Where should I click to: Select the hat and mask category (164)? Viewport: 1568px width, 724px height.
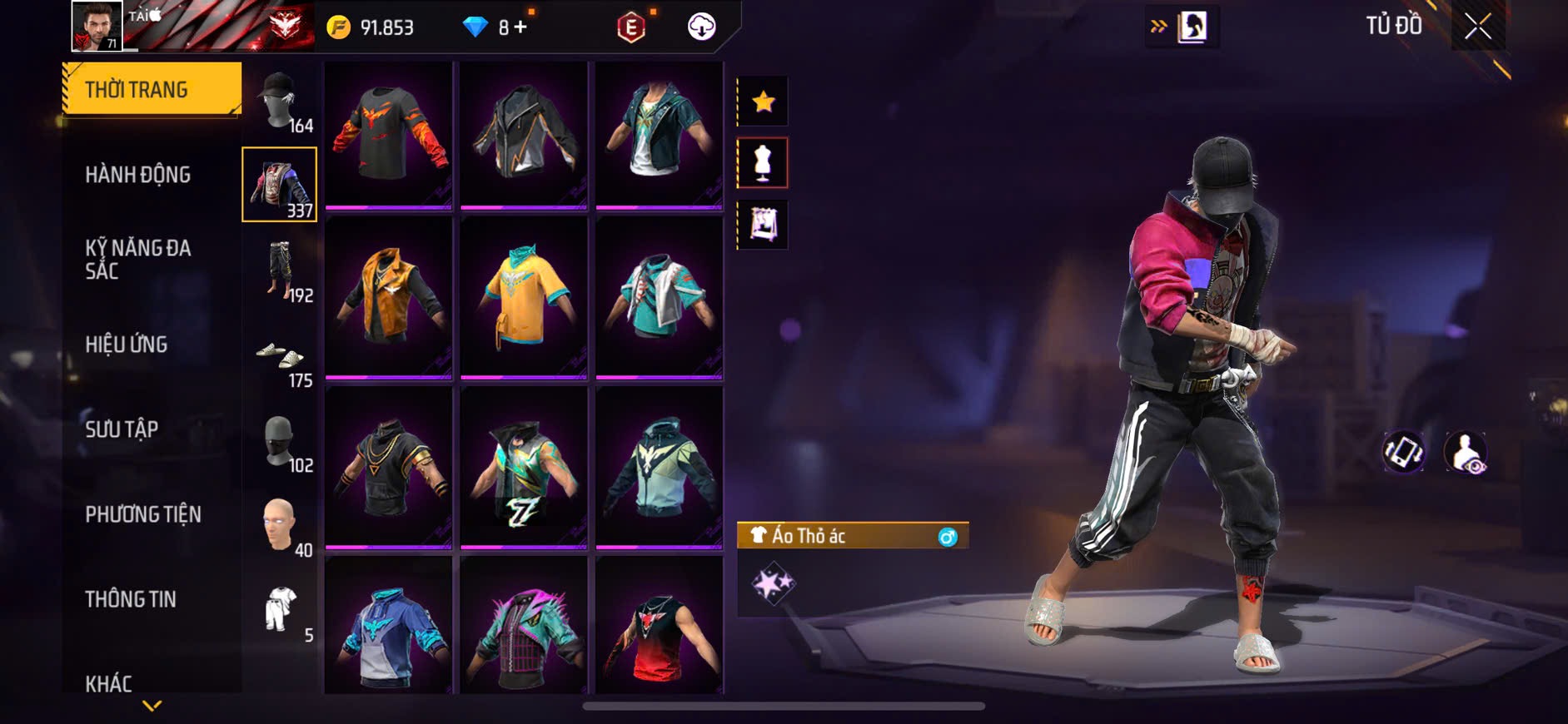click(x=280, y=102)
